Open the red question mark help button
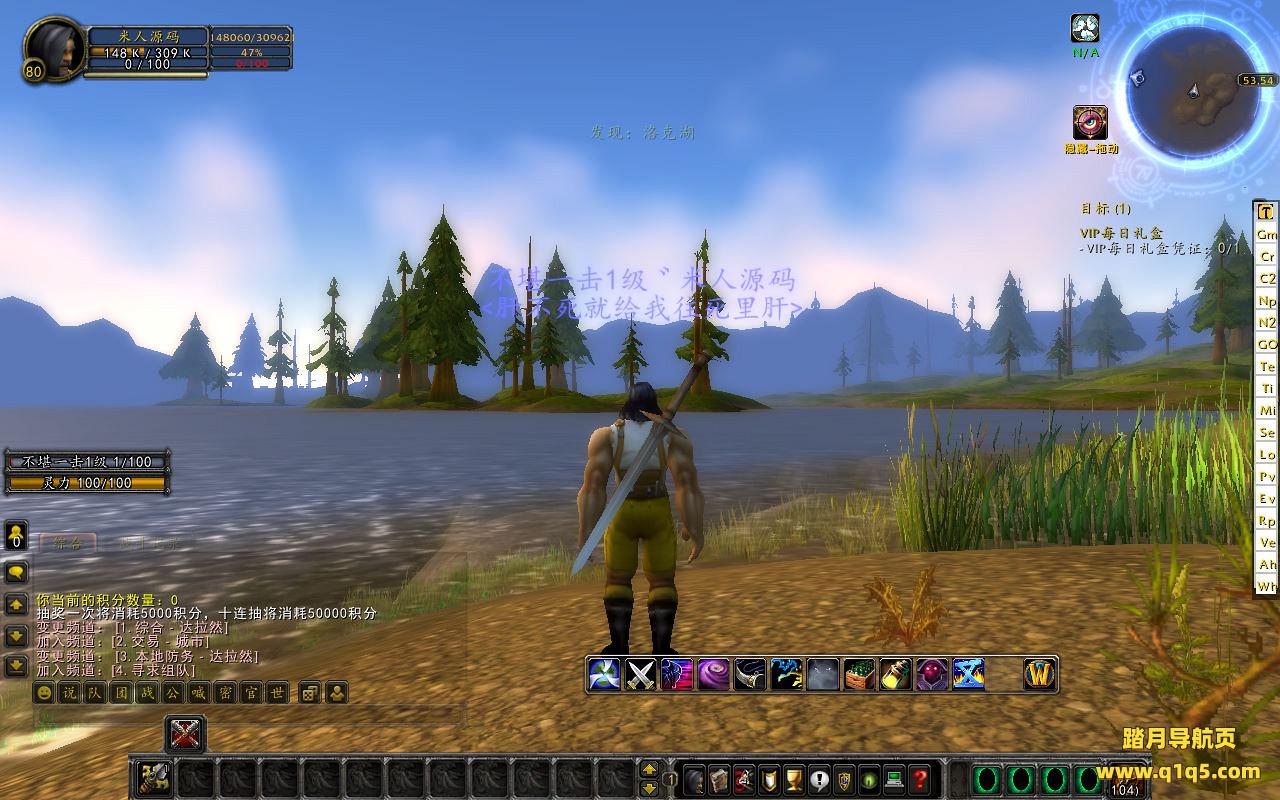The image size is (1280, 800). tap(921, 778)
